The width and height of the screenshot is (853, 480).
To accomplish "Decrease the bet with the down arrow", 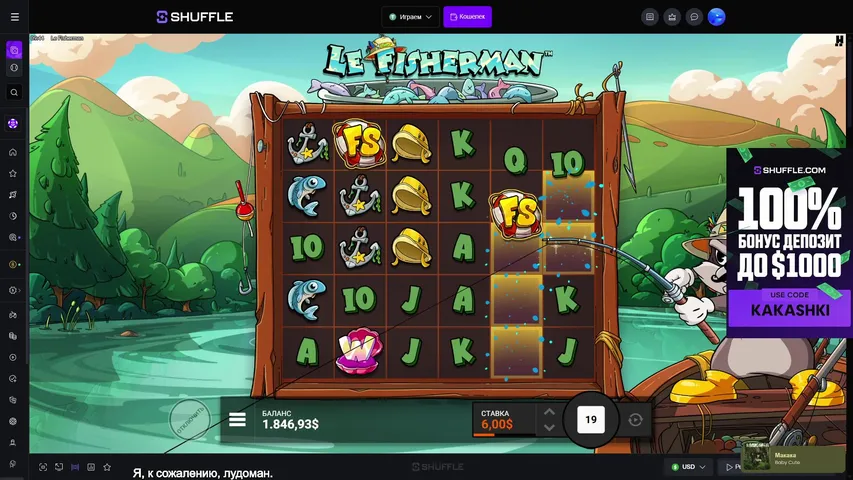I will pyautogui.click(x=547, y=428).
